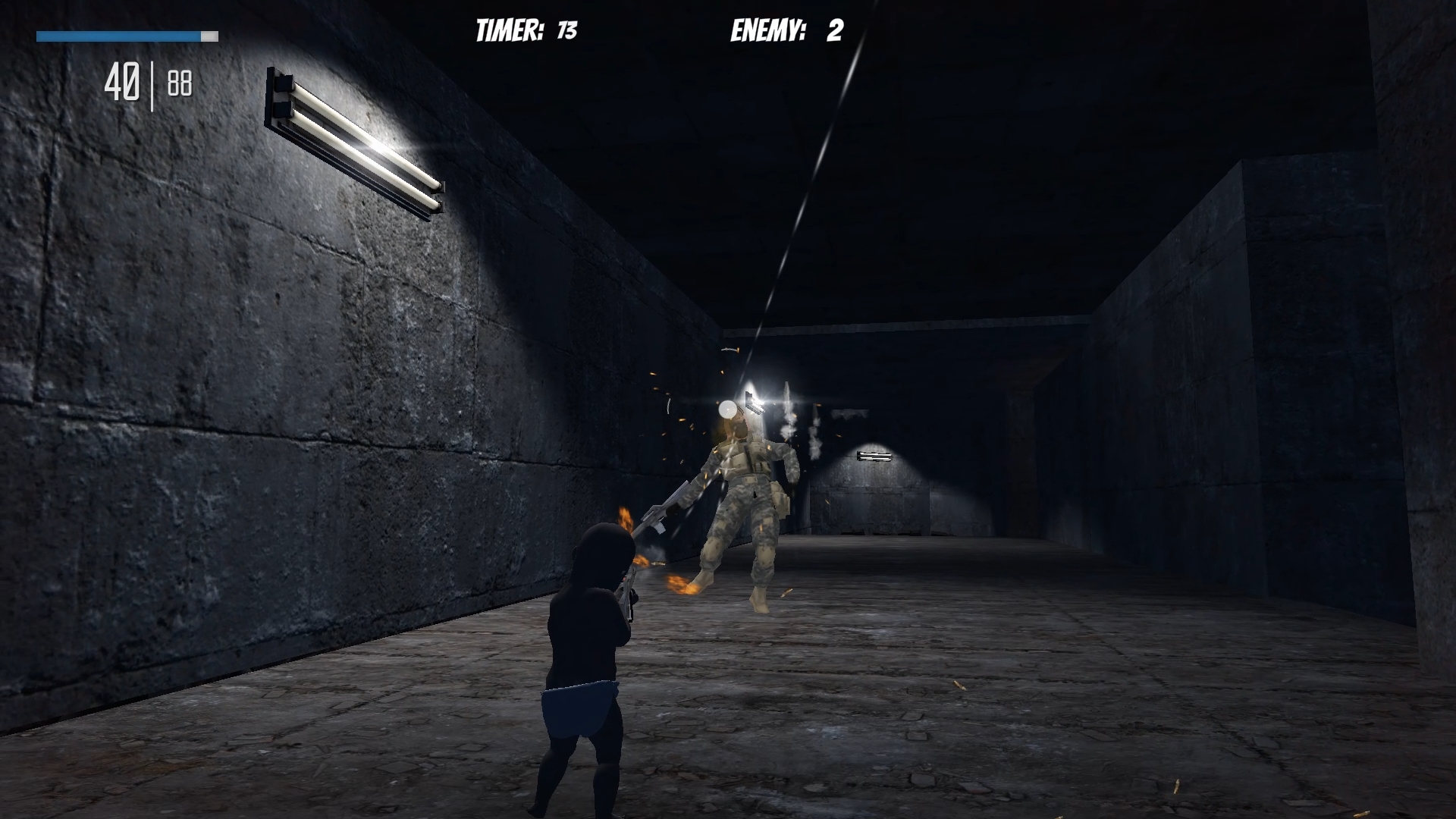Click the divider between ammo numbers
Image resolution: width=1456 pixels, height=819 pixels.
(x=154, y=81)
